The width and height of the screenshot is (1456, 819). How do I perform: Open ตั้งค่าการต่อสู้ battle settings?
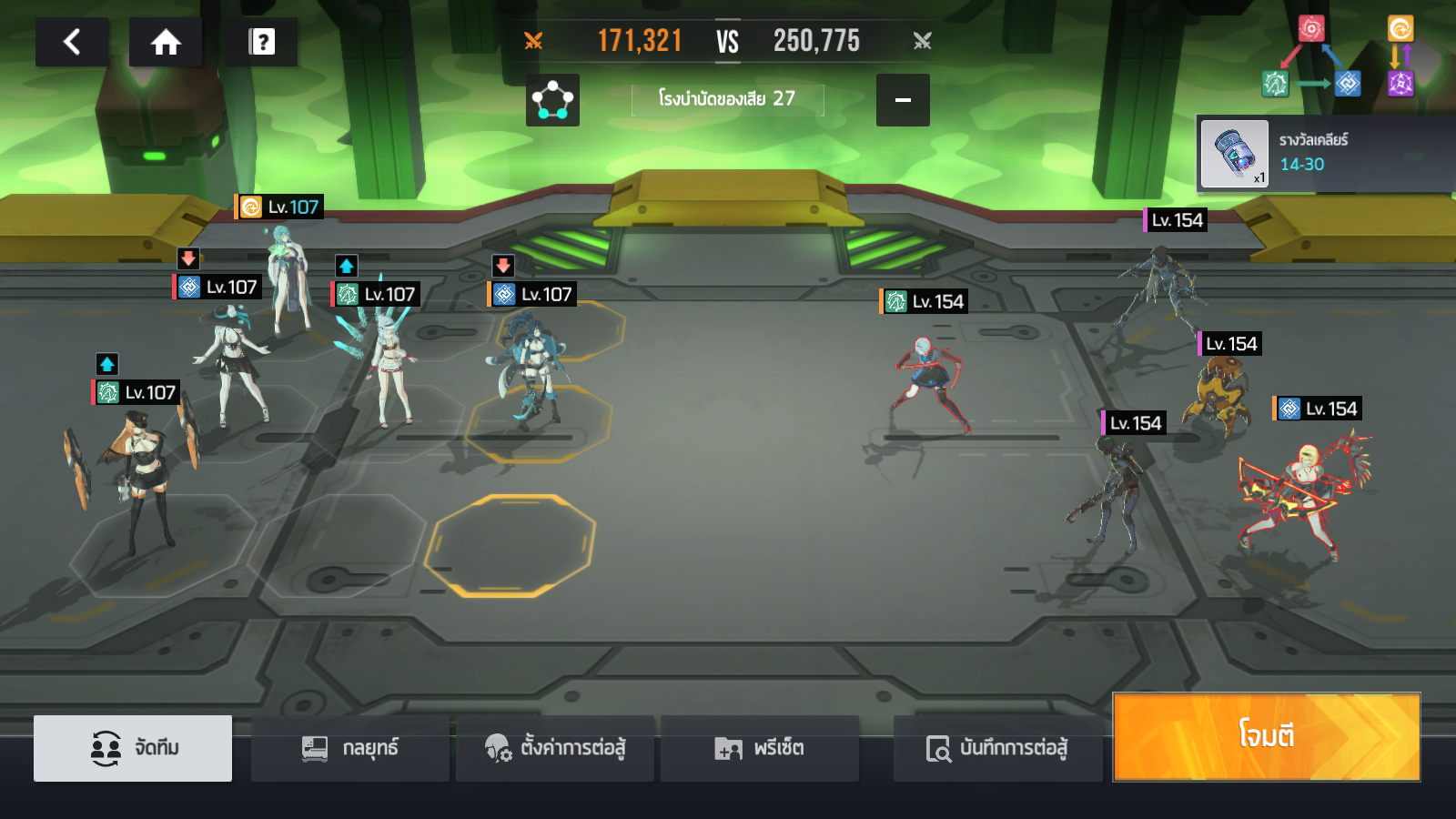tap(555, 748)
